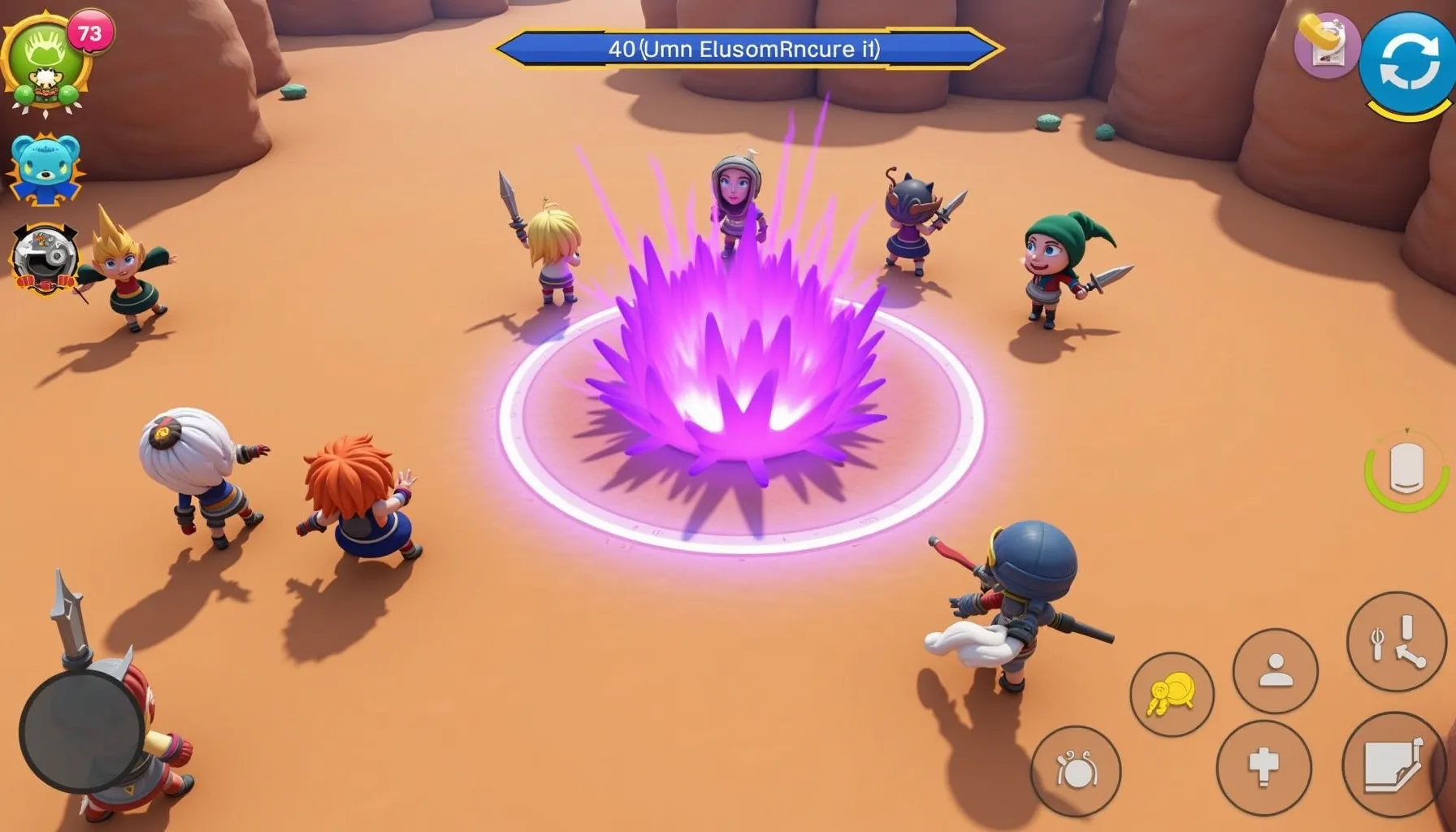Choose the blue bear badge icon
Screen dimensions: 1456x832
[x=46, y=168]
